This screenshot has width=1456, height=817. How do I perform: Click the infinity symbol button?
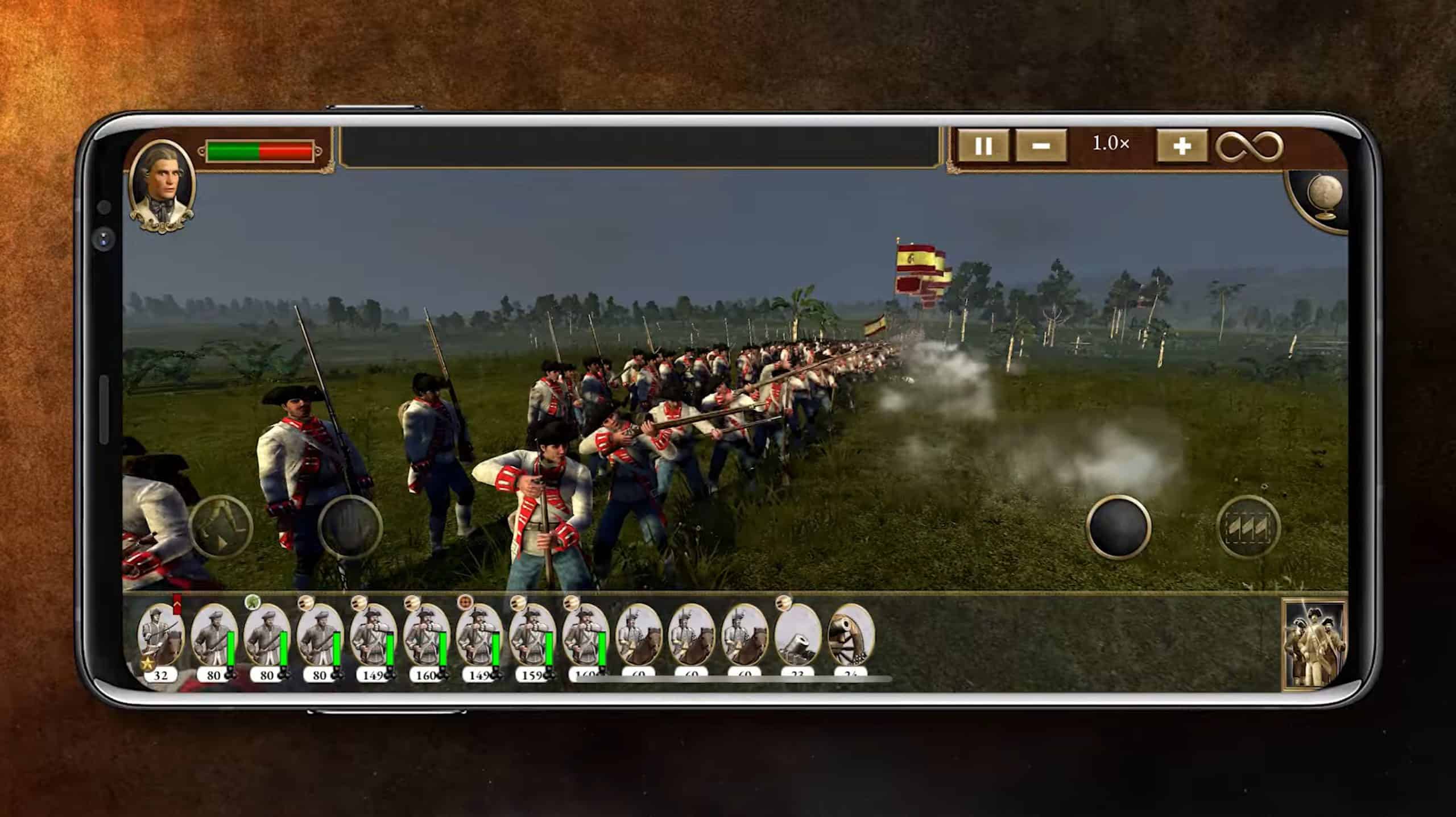click(1250, 147)
